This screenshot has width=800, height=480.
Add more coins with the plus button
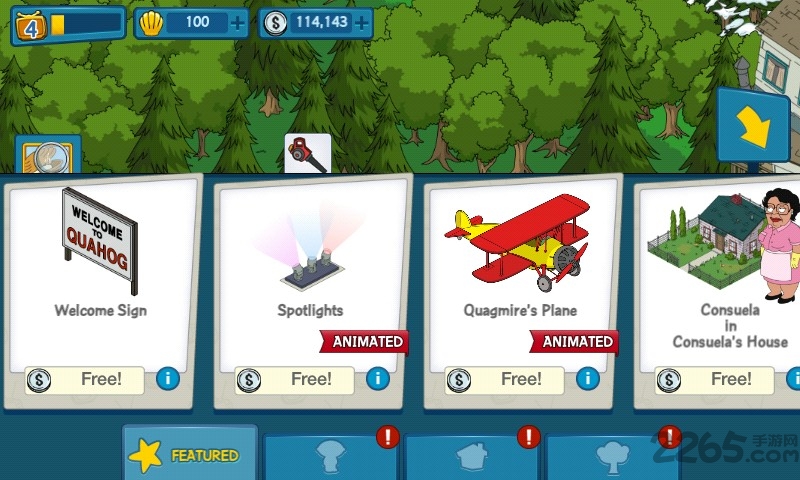(361, 22)
